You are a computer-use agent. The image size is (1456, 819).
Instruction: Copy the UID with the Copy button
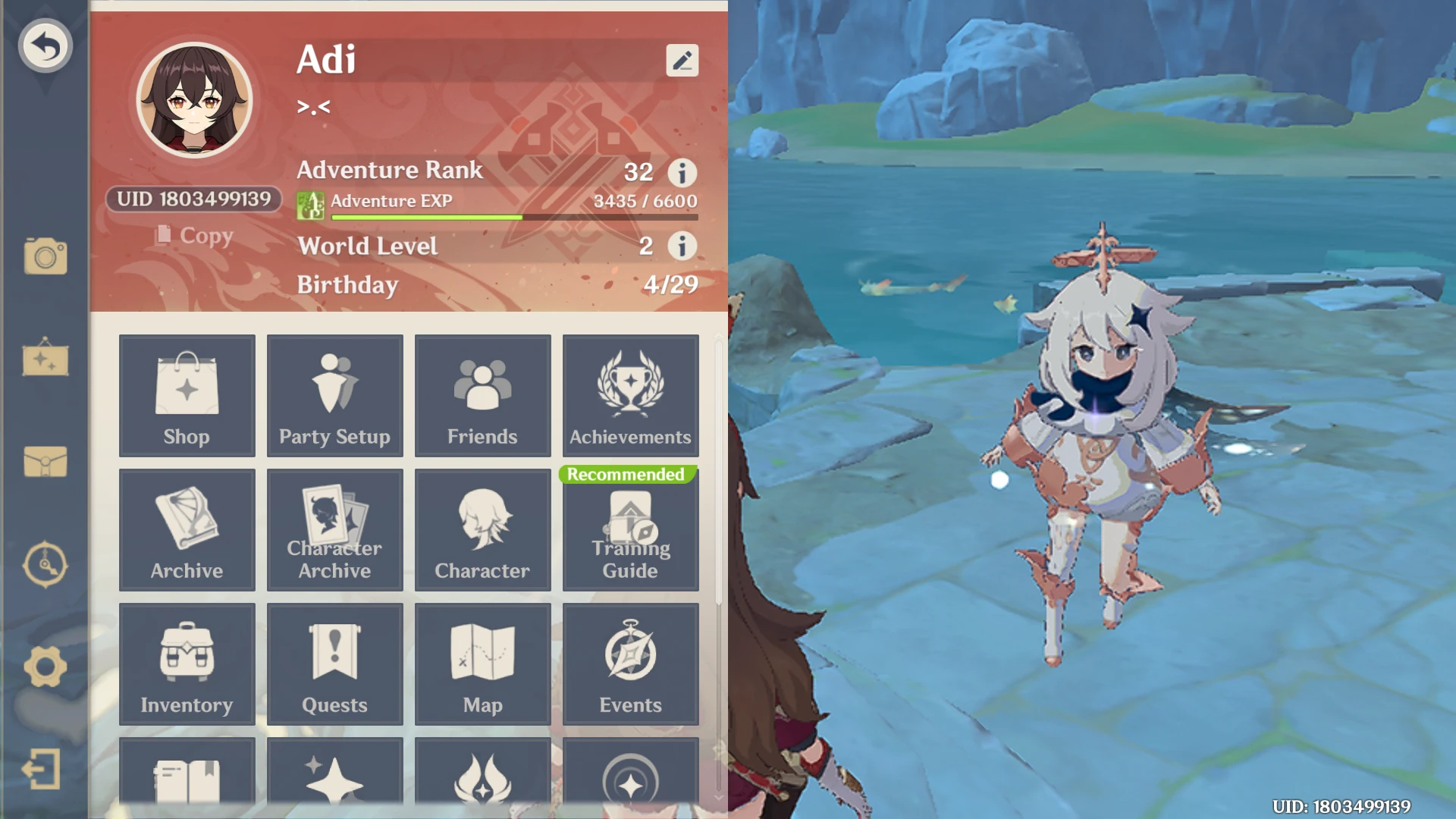[x=196, y=236]
